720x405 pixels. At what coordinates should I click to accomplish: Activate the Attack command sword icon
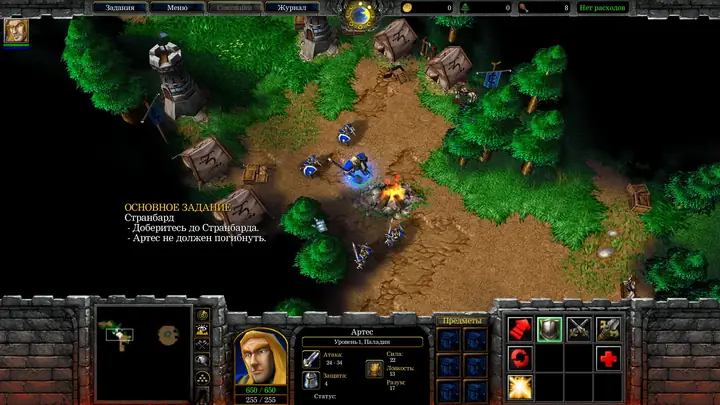pos(608,329)
